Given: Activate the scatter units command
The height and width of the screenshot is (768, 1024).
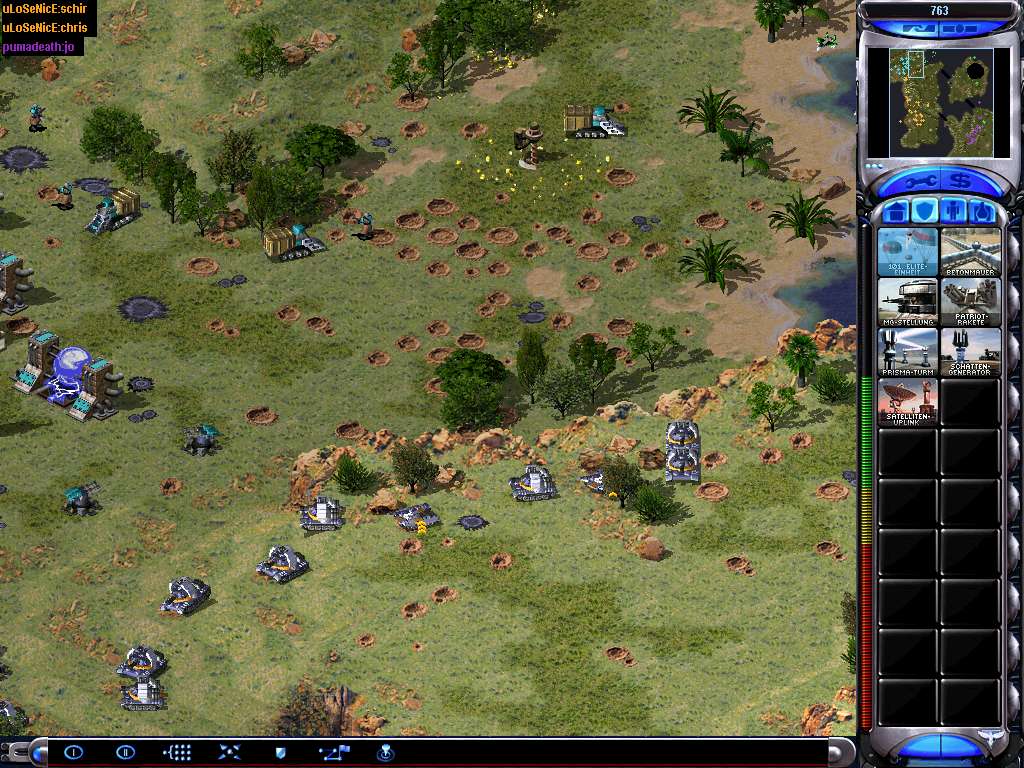Looking at the screenshot, I should pyautogui.click(x=229, y=752).
